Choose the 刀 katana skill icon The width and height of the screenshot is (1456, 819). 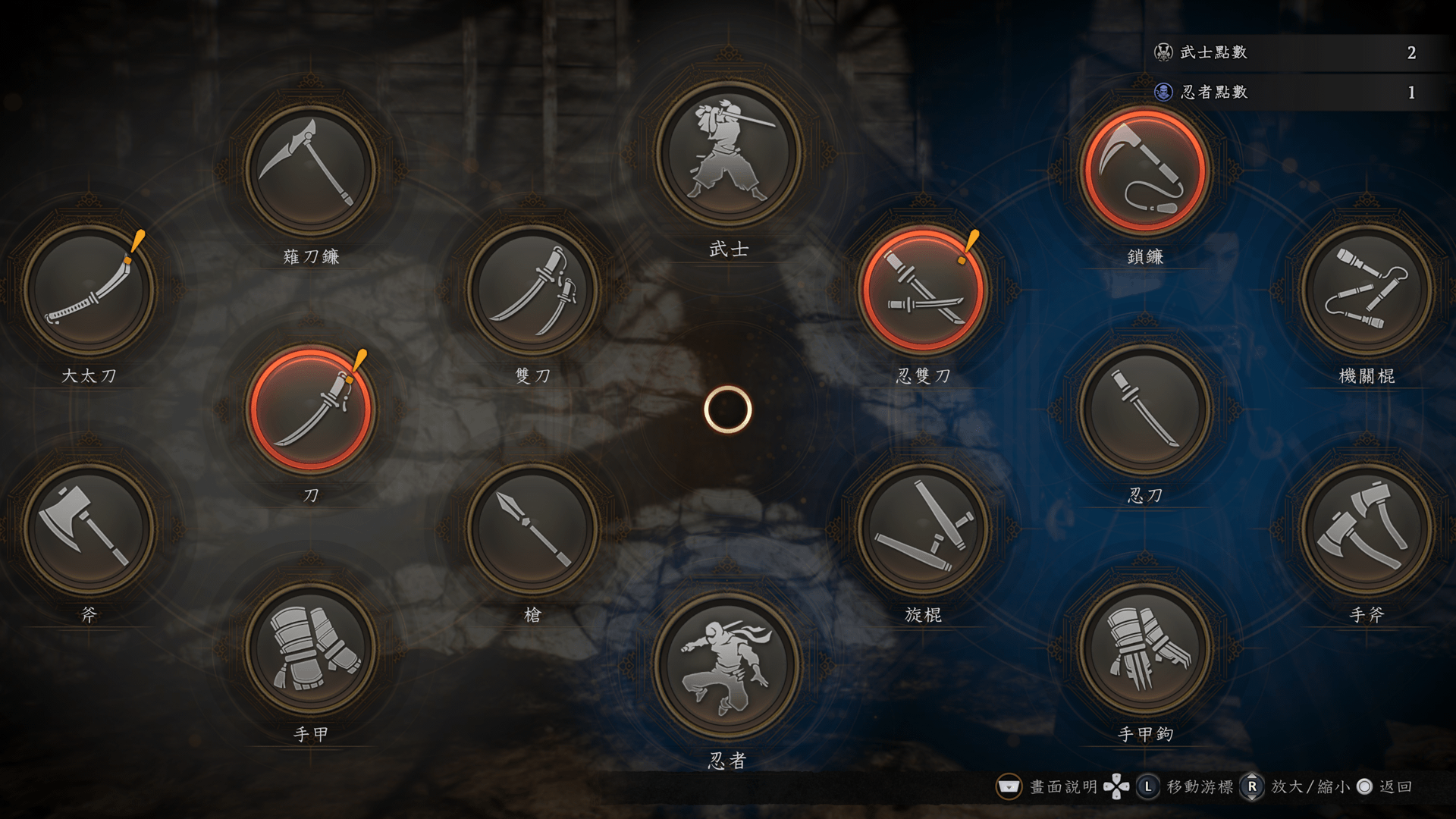(x=310, y=409)
